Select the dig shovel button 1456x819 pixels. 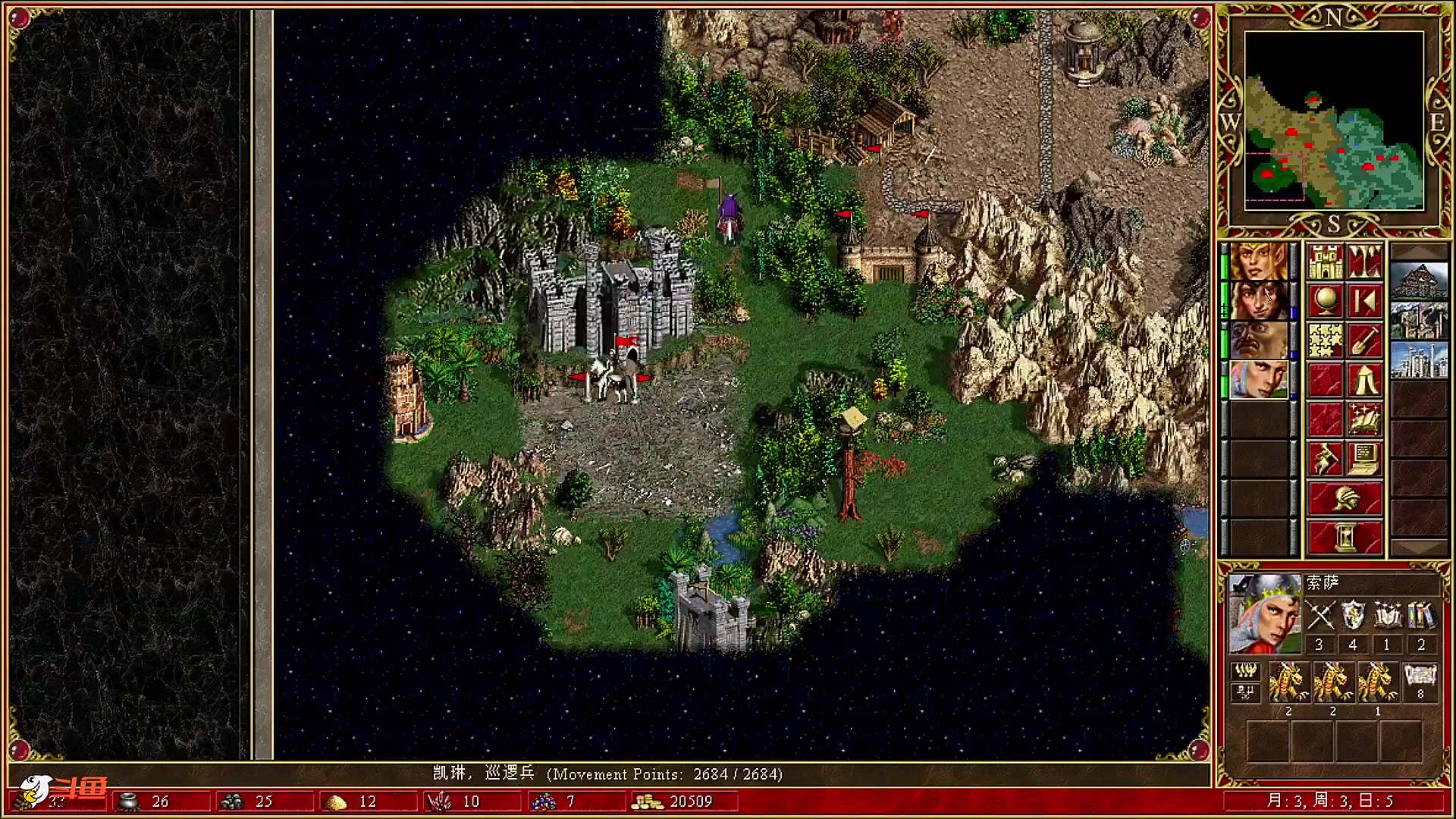(x=1364, y=340)
